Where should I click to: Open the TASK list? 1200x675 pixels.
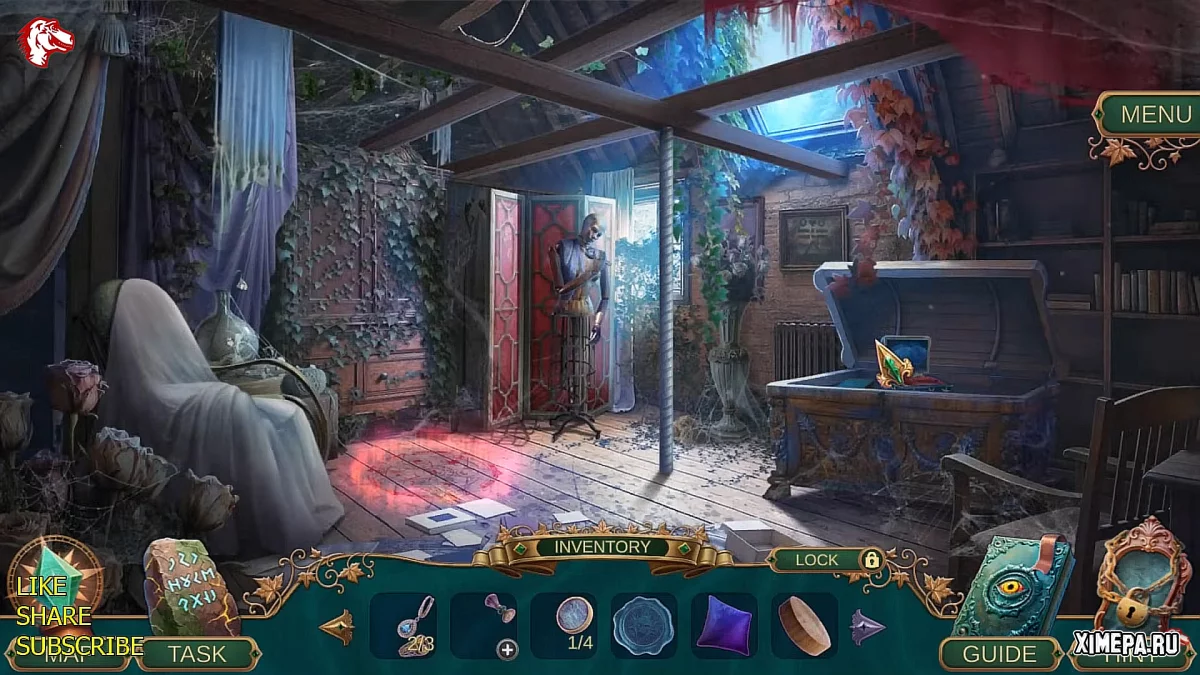click(x=197, y=654)
